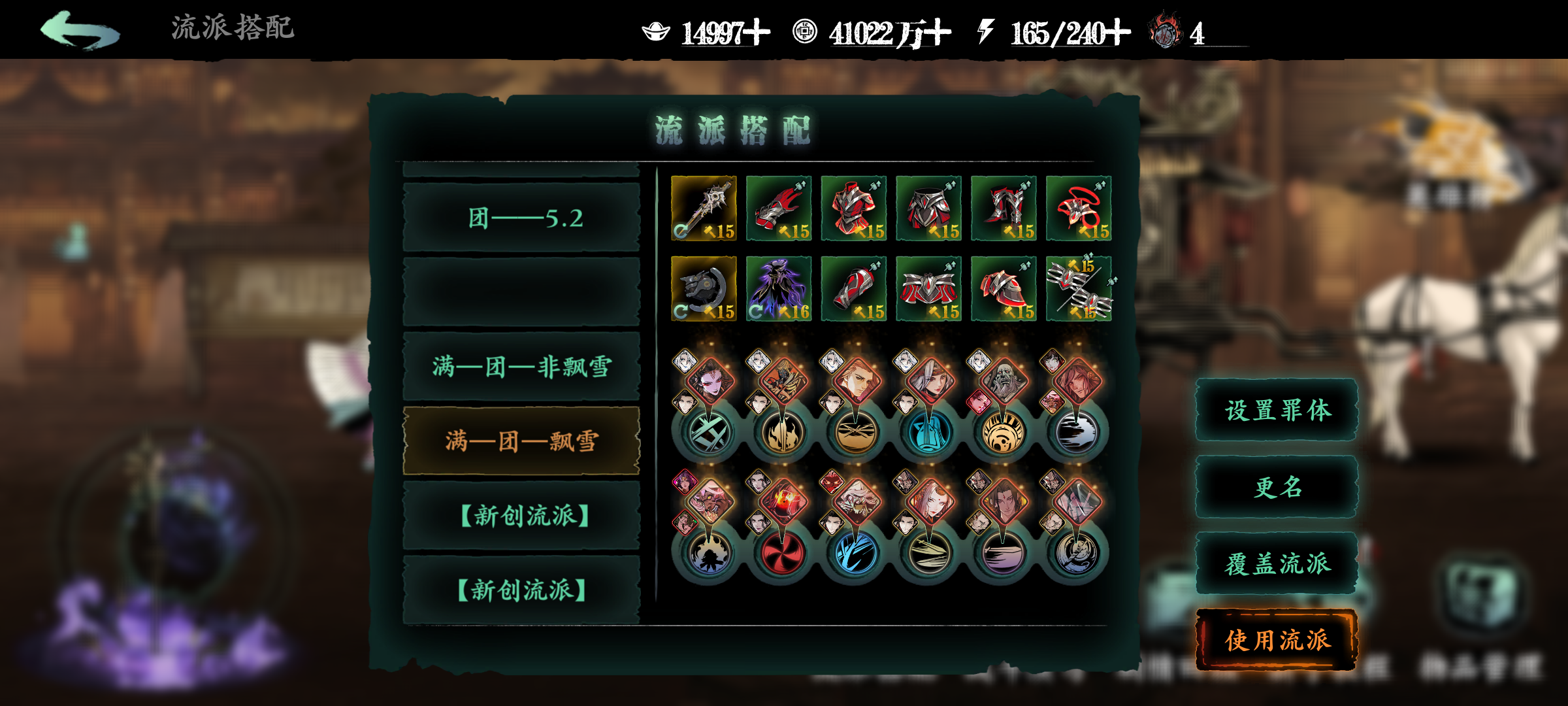
Task: Select the 团——5.2 build preset
Action: (x=521, y=218)
